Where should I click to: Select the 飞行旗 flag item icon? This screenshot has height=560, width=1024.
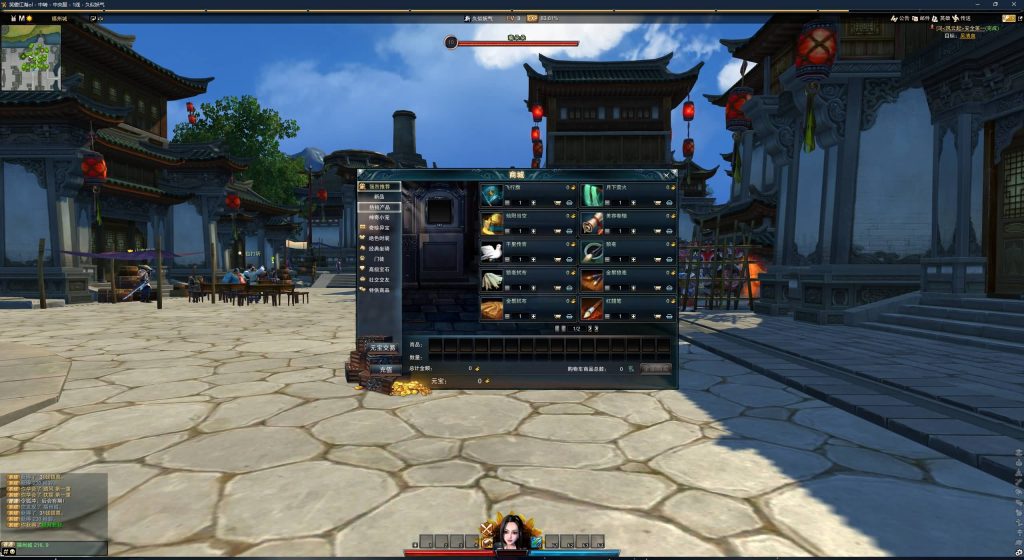click(x=491, y=194)
